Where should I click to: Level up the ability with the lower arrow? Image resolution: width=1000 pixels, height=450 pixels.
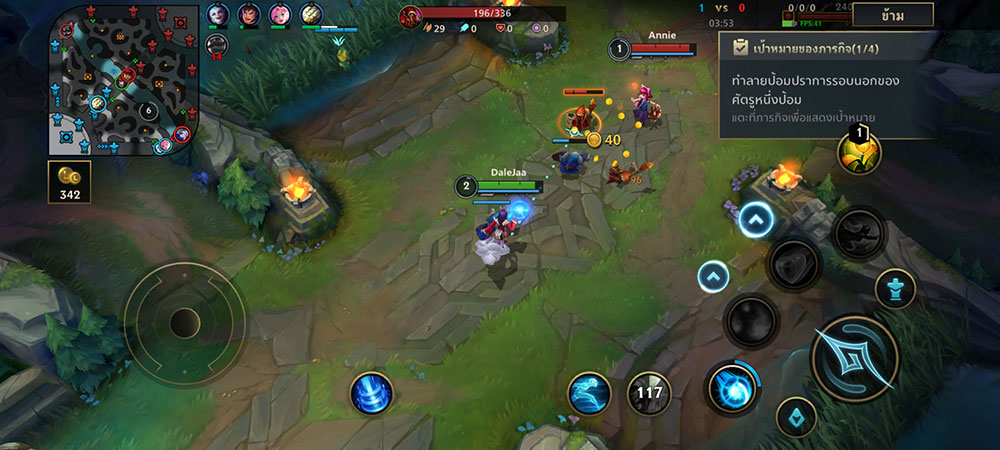pos(713,276)
